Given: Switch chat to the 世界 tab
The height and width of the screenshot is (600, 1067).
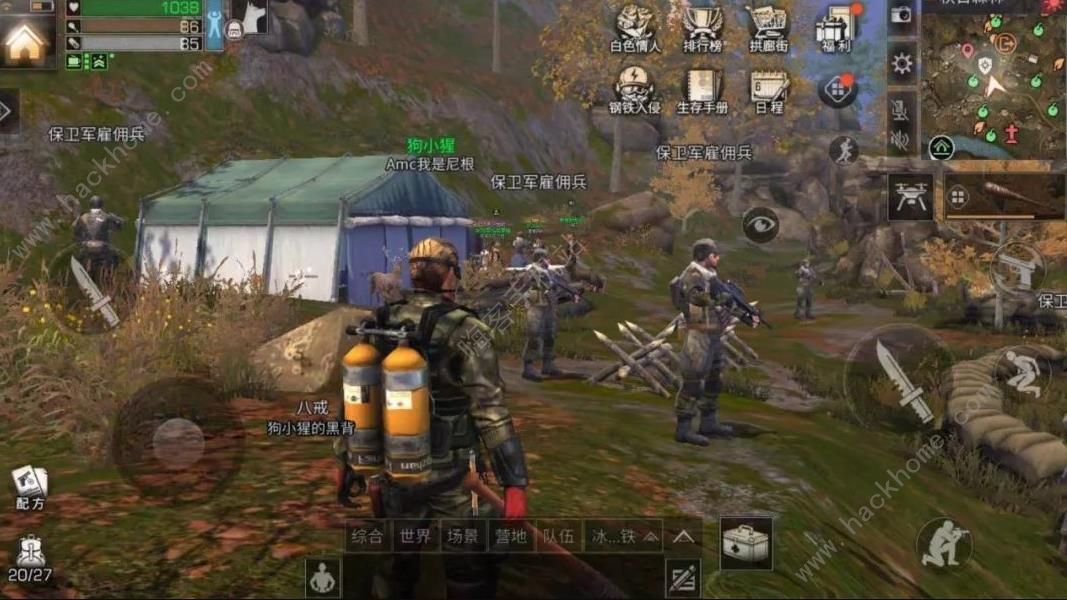Looking at the screenshot, I should [413, 536].
